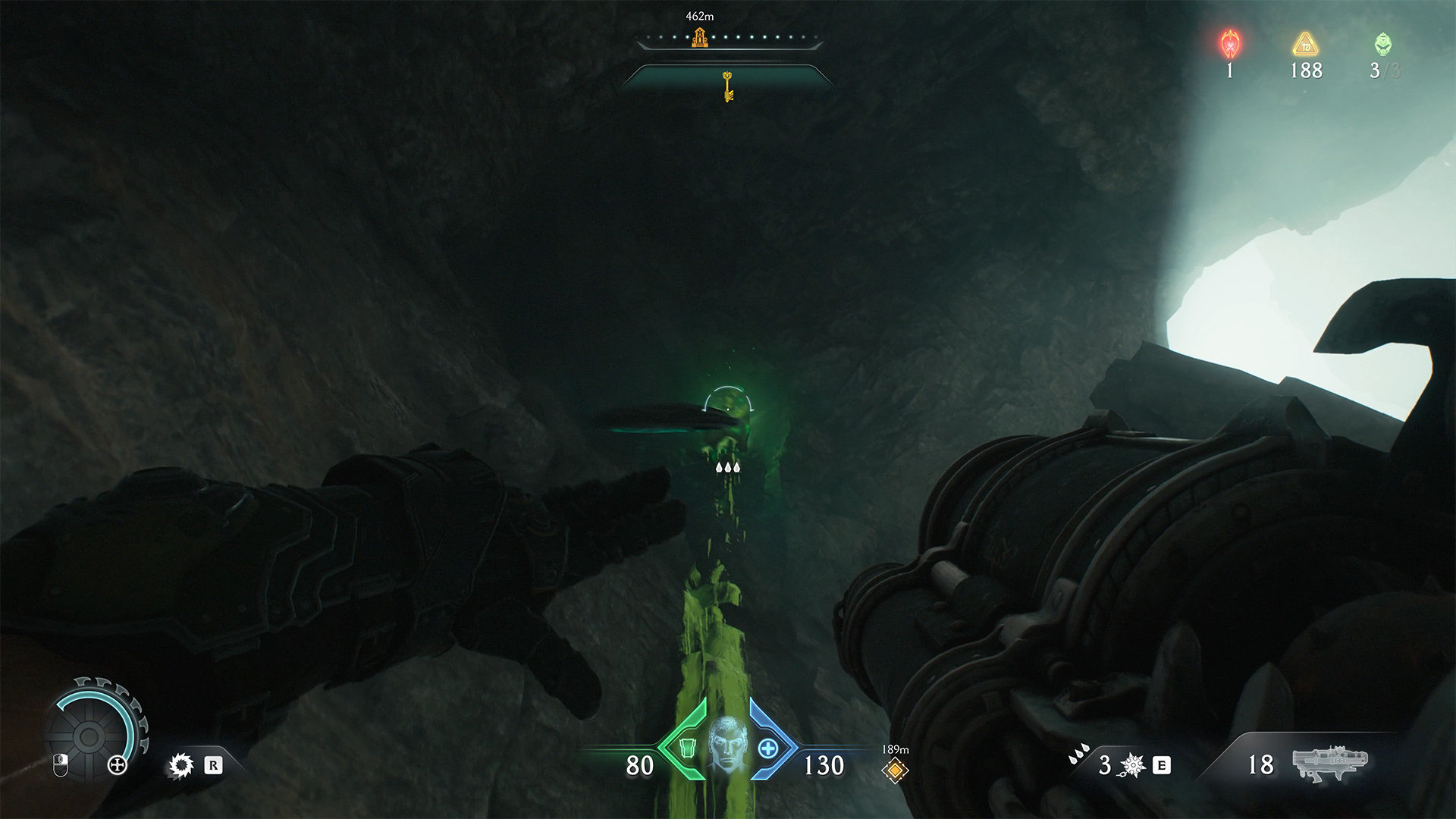Activate the spiked flail melee icon
This screenshot has height=819, width=1456.
[x=1131, y=765]
